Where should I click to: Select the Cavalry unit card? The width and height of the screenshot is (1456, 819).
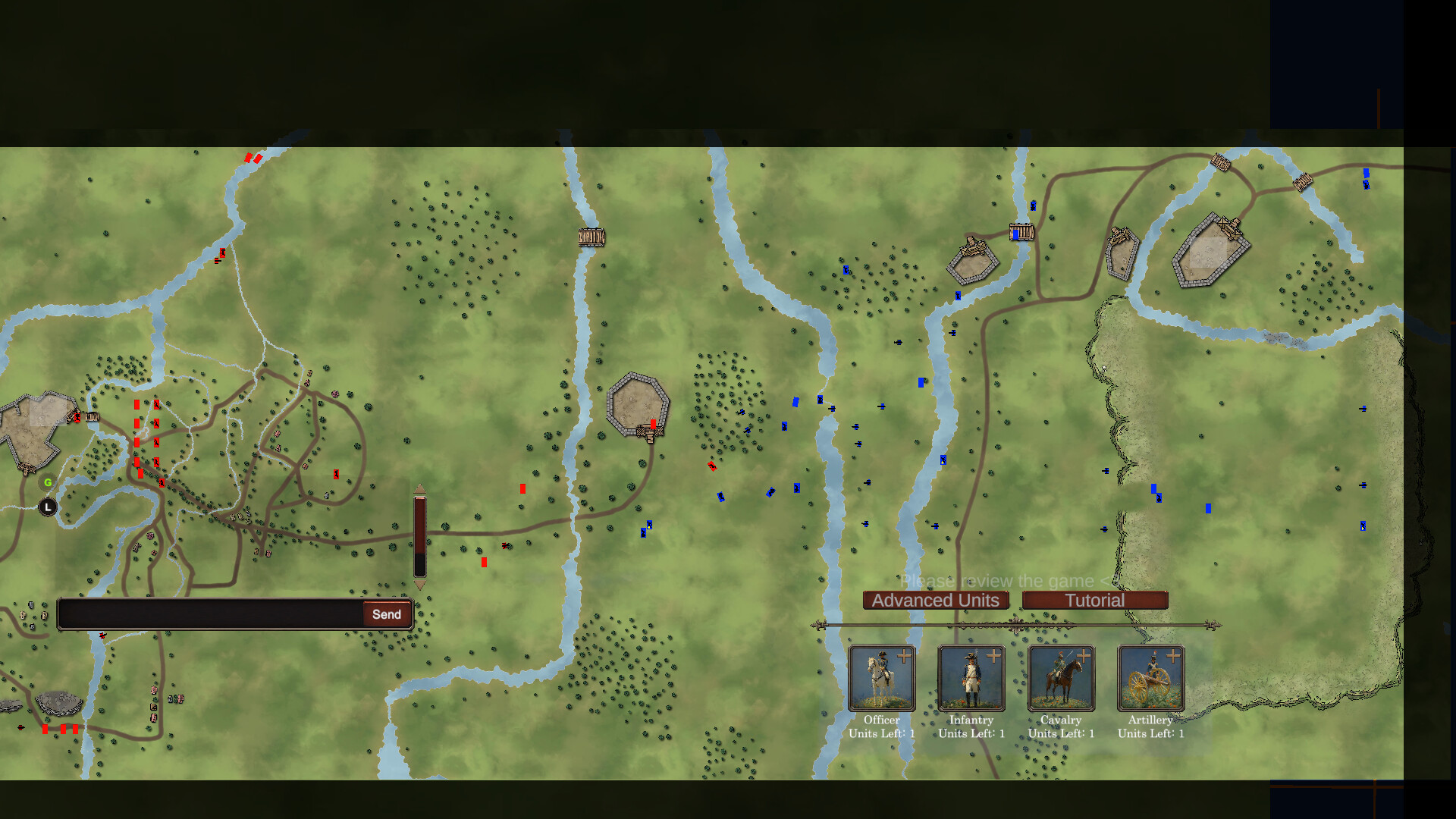pos(1061,679)
